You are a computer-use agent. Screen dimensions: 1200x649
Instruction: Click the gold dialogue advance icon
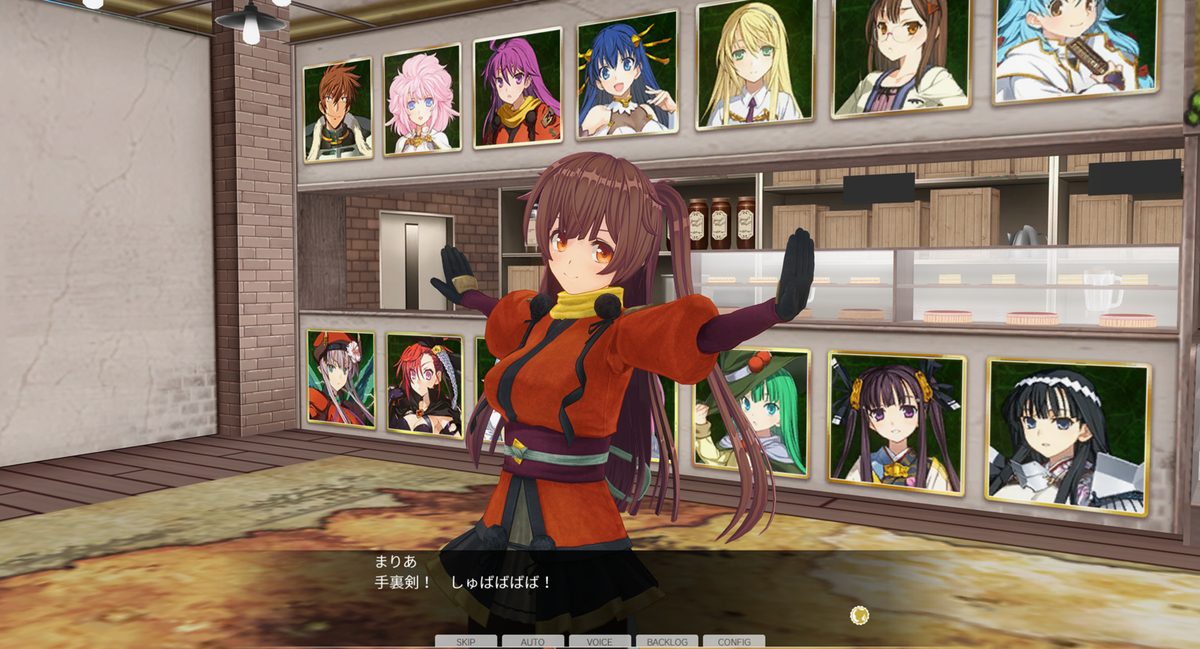(859, 615)
